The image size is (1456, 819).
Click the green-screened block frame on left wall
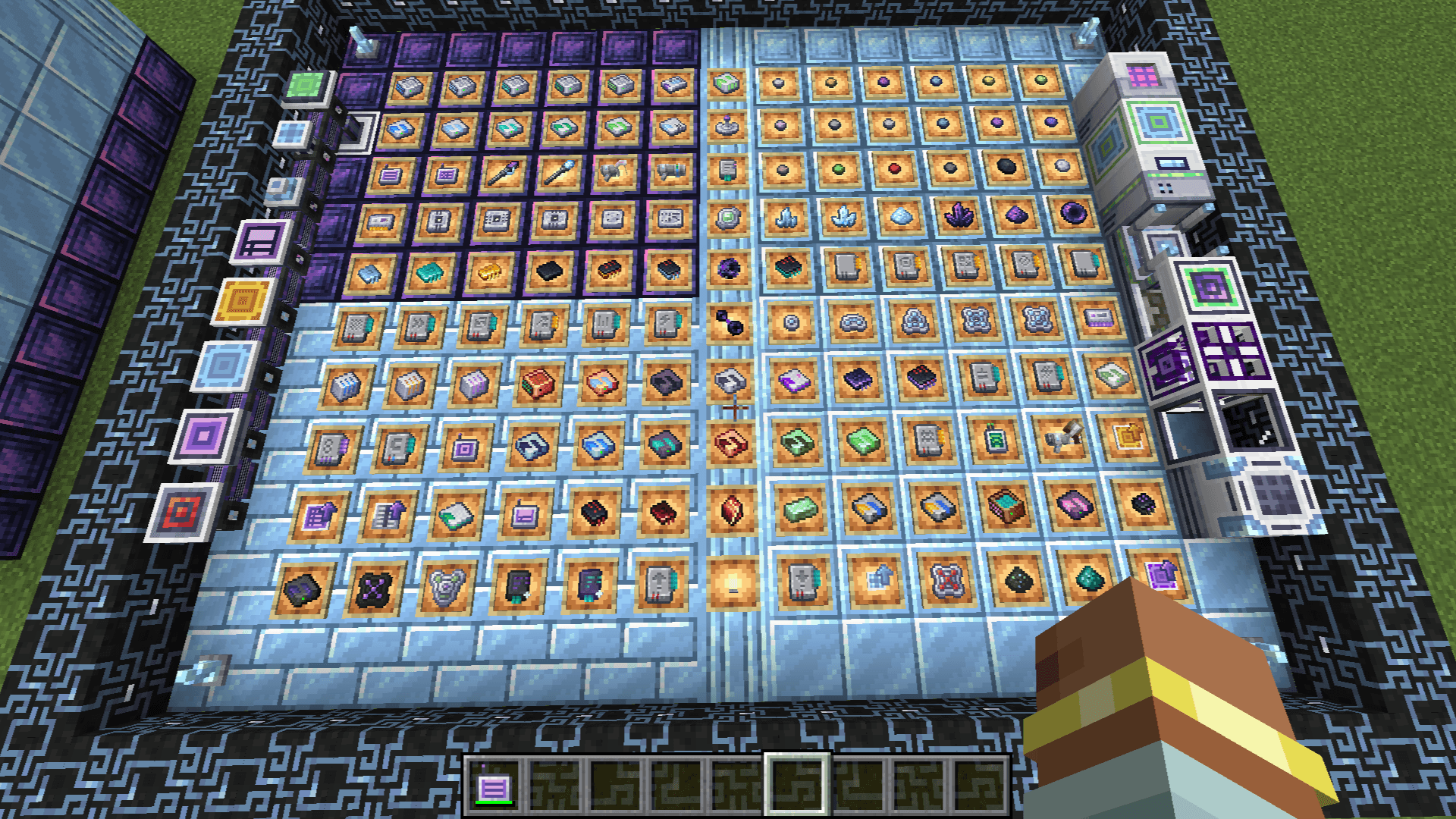click(x=305, y=88)
